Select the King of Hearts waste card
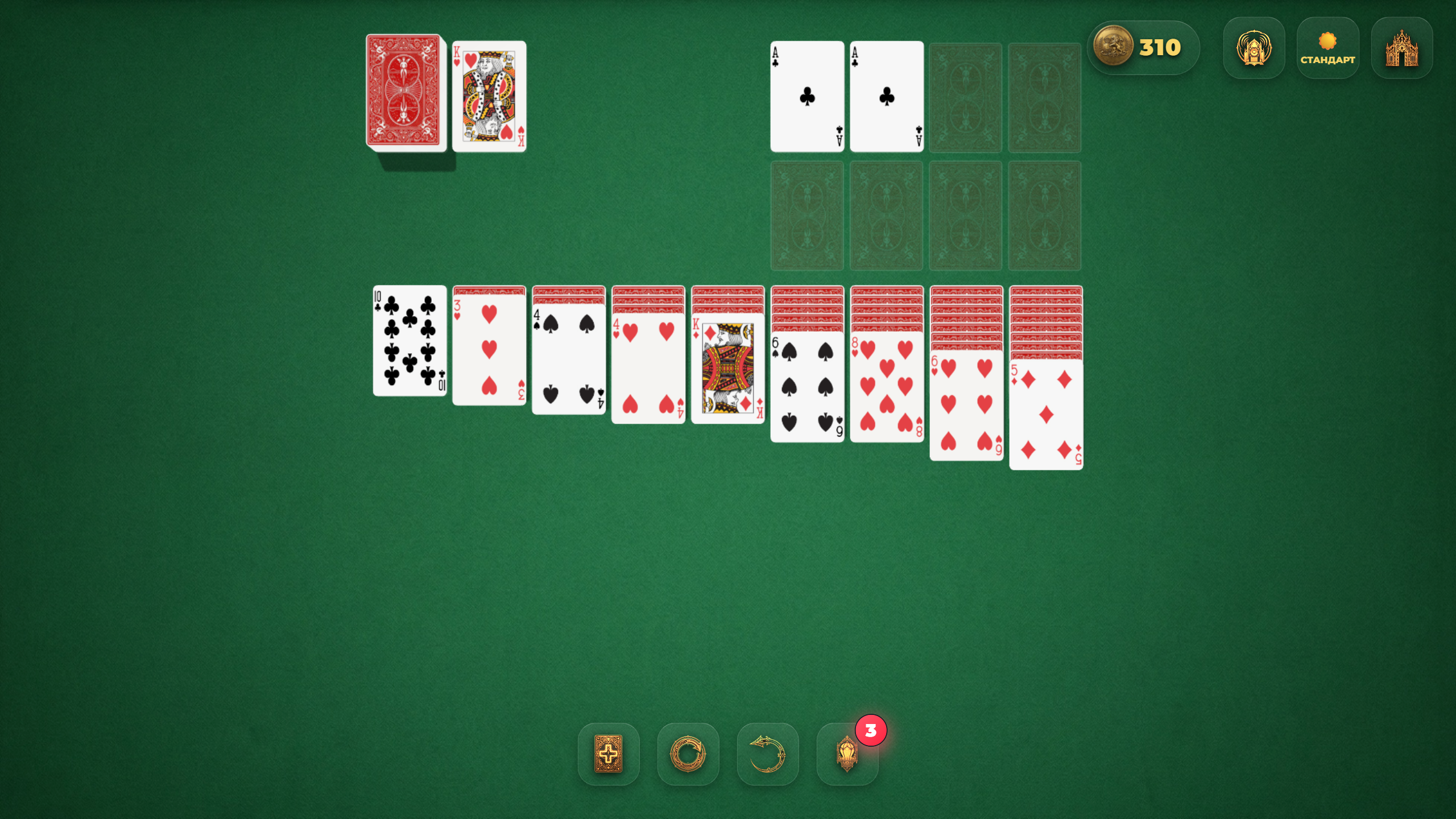Screen dimensions: 1456x819 pyautogui.click(x=490, y=97)
